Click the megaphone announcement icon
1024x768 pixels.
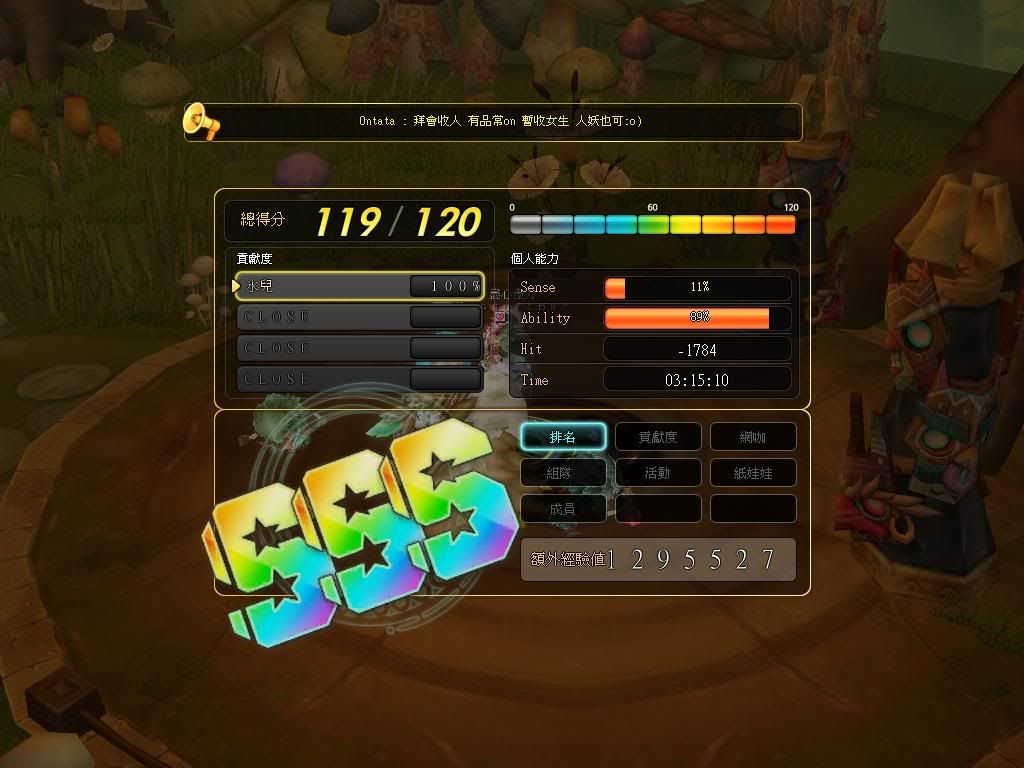[201, 122]
